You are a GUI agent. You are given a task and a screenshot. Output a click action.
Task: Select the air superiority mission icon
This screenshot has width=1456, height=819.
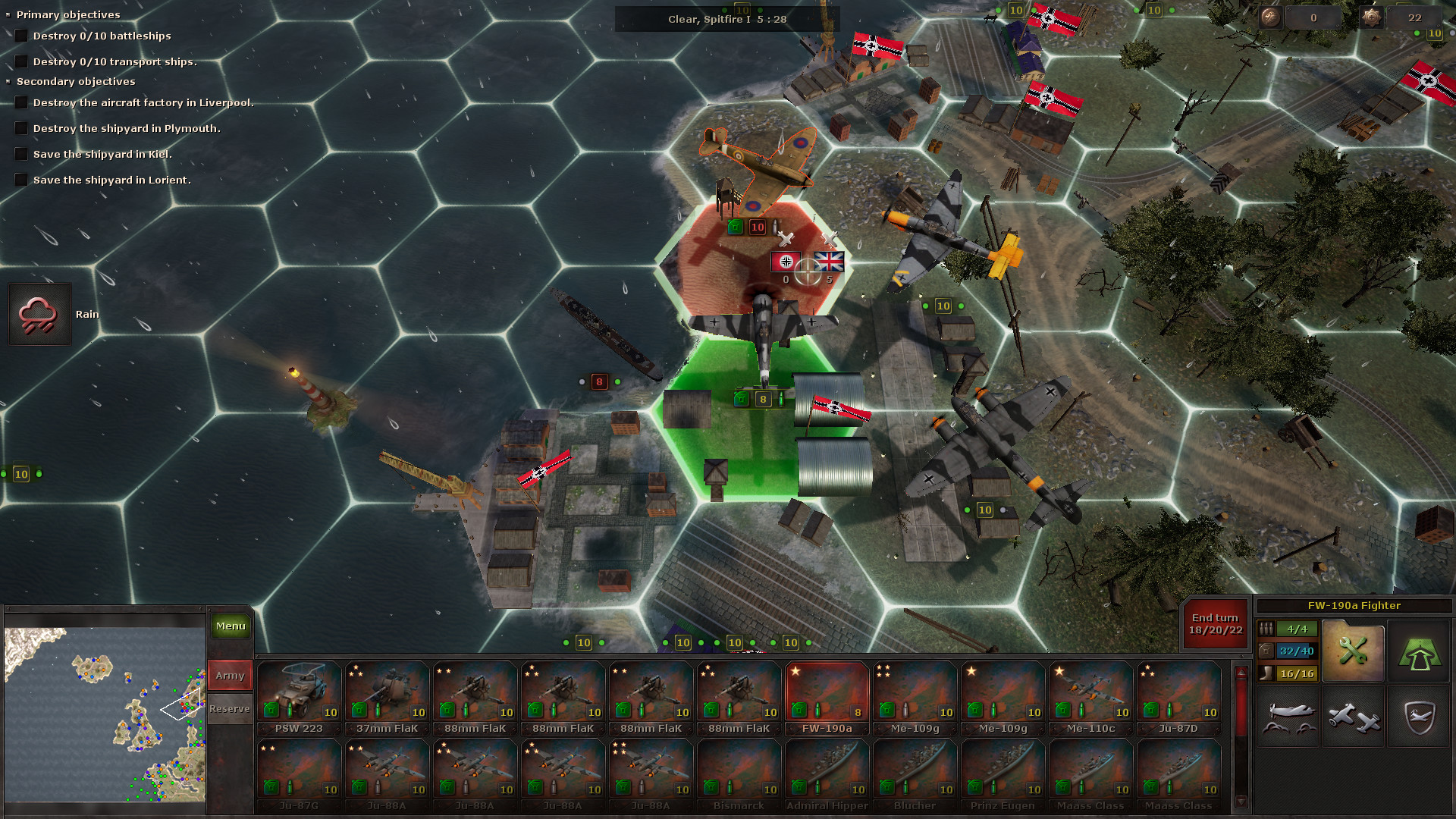pyautogui.click(x=1288, y=716)
